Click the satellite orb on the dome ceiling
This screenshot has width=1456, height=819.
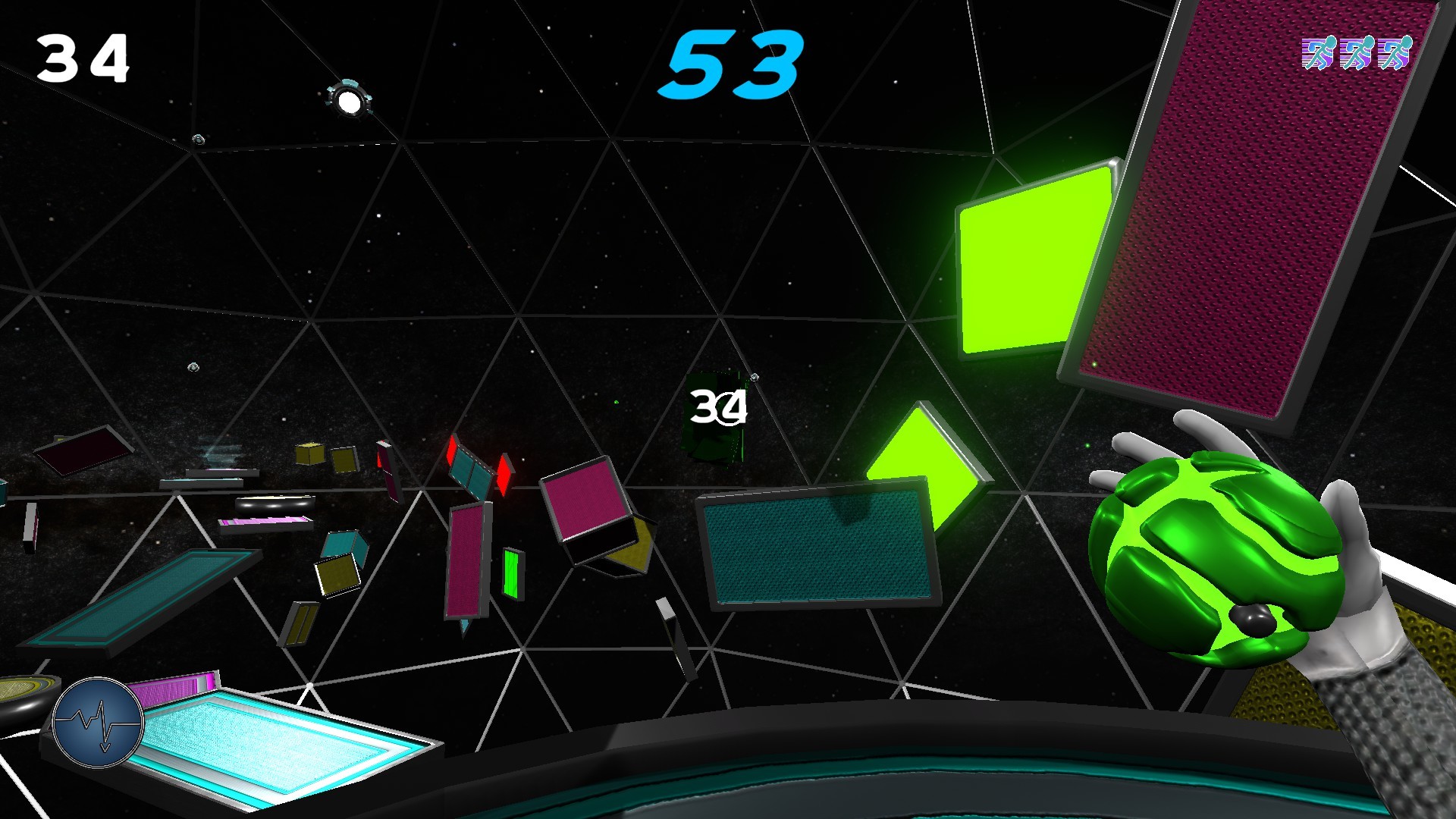tap(350, 99)
